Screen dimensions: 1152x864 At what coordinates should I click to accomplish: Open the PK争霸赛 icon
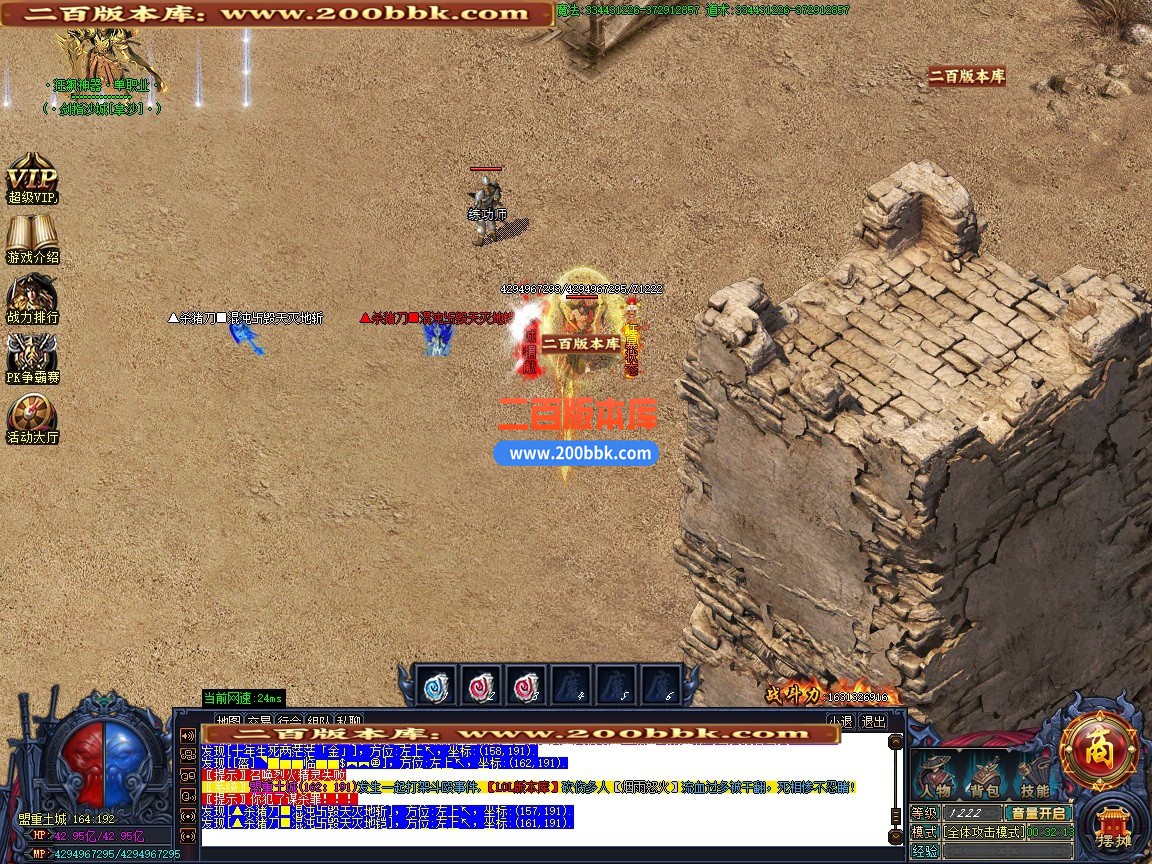(32, 358)
